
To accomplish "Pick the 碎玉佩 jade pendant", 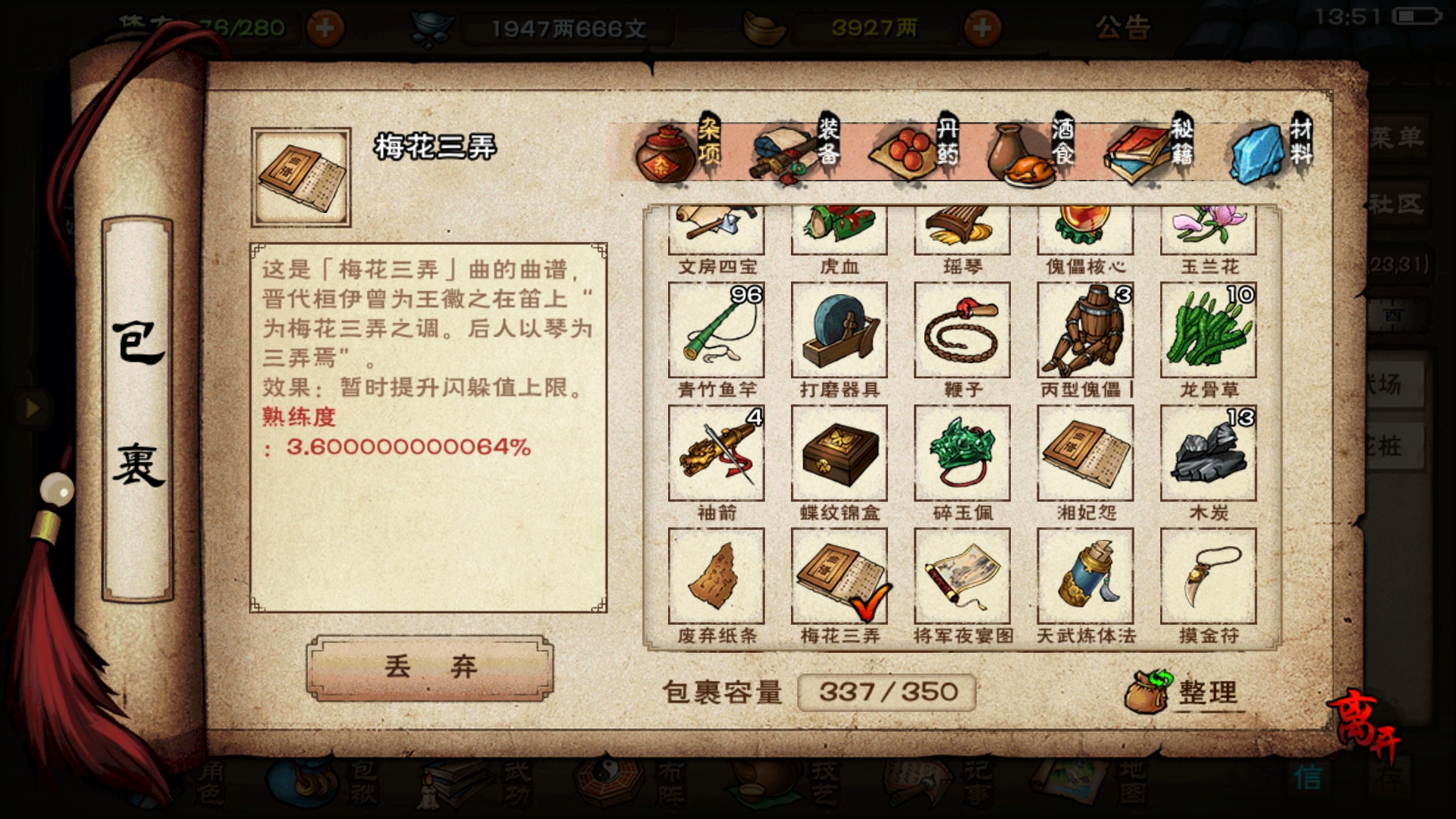I will (x=962, y=453).
